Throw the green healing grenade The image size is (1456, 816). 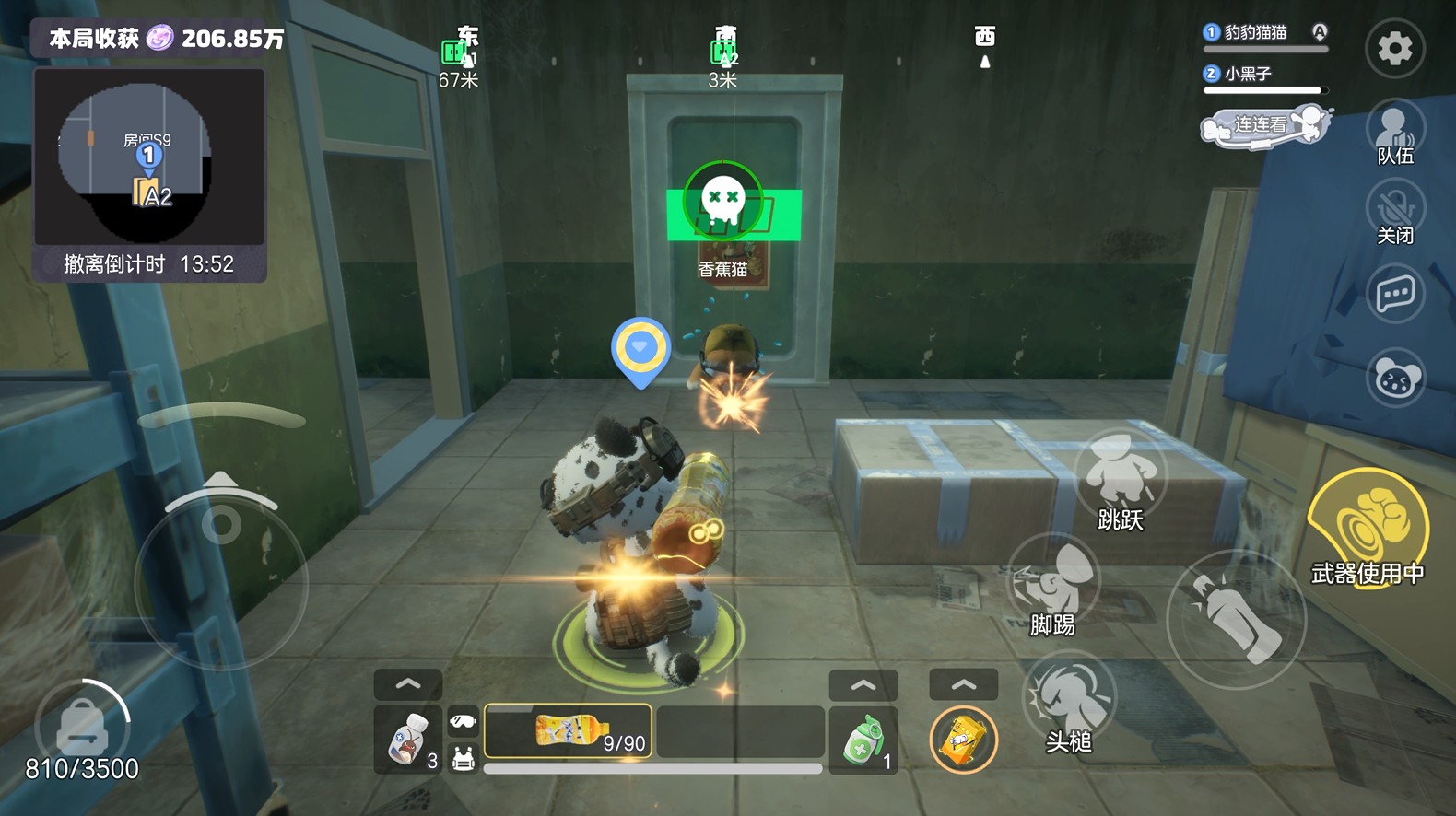863,739
